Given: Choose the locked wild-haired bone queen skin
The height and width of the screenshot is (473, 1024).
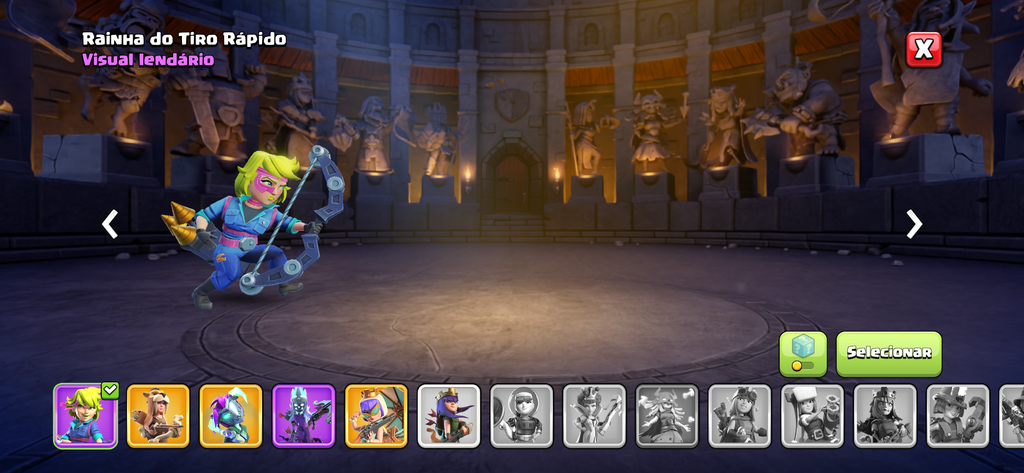Looking at the screenshot, I should 667,415.
